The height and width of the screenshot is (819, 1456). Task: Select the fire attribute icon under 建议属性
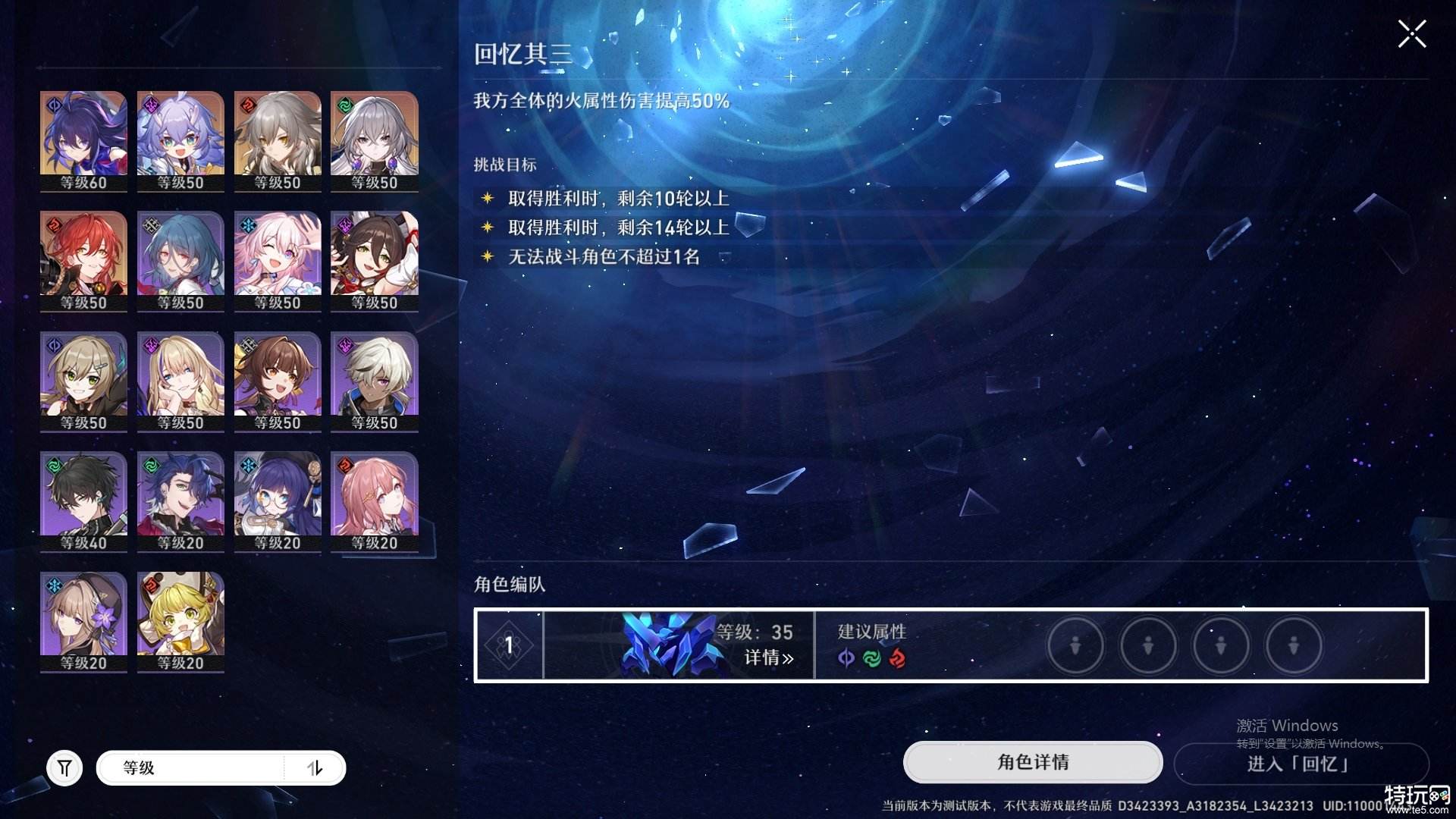pos(897,659)
